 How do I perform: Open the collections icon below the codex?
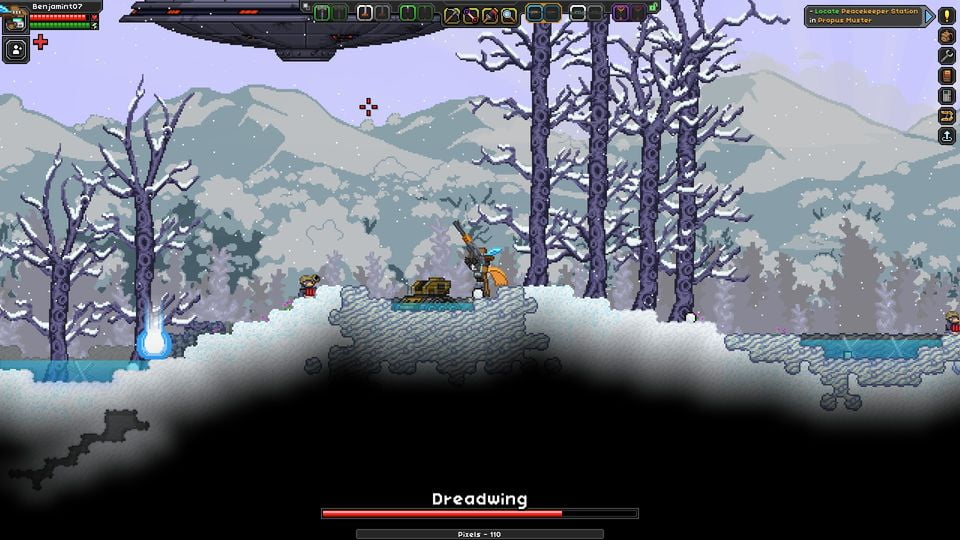[x=946, y=95]
